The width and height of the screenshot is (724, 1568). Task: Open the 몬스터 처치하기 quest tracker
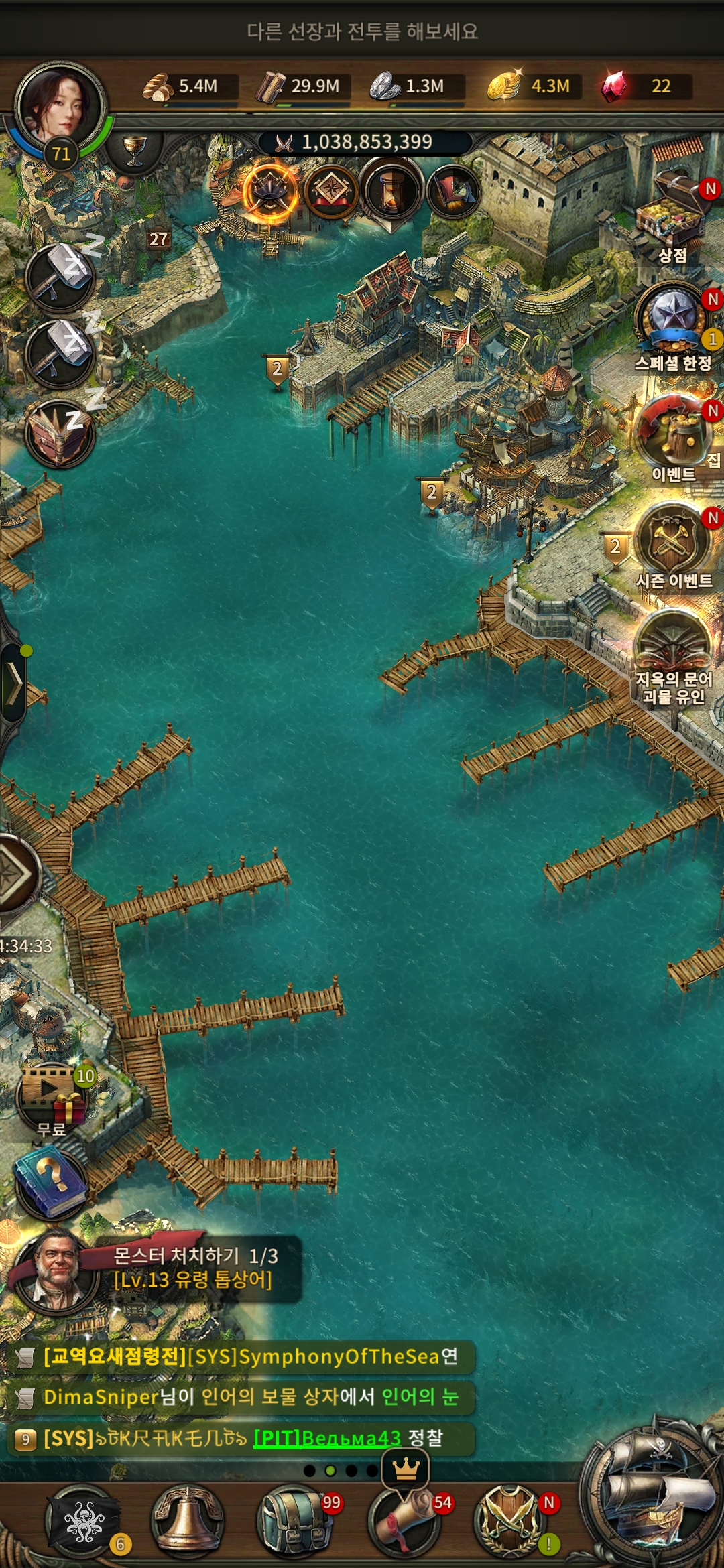click(x=194, y=1268)
